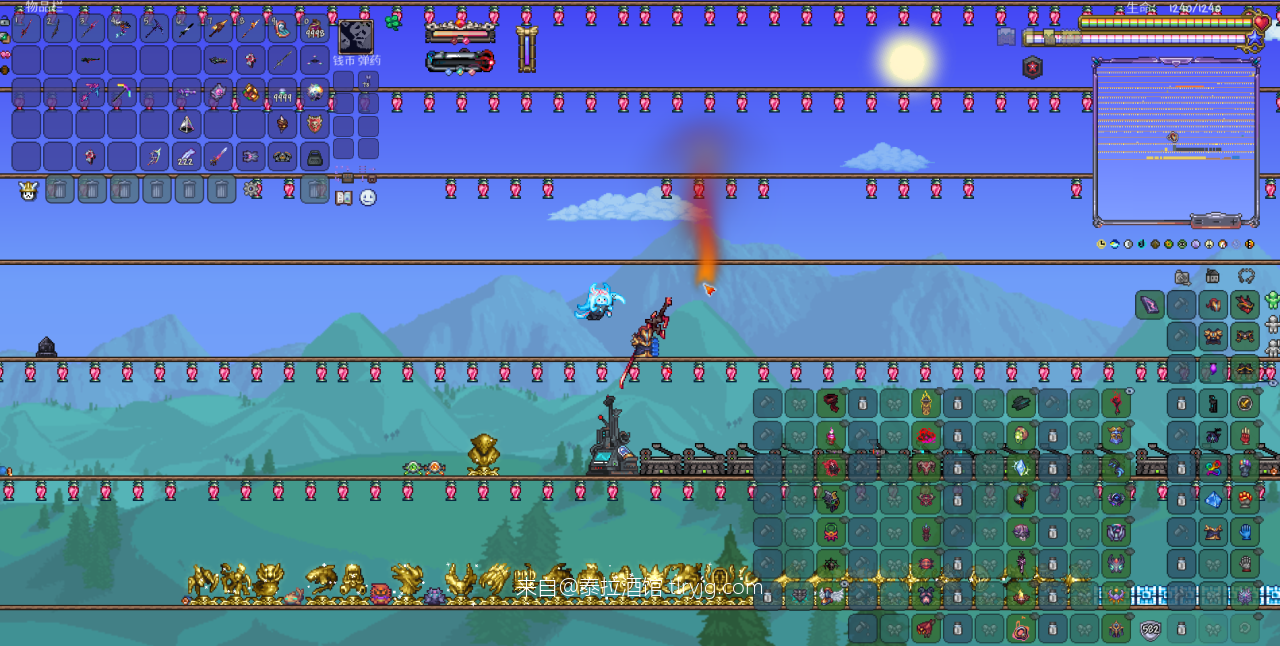The image size is (1280, 646).
Task: Click the defense shield showing 582
Action: point(1151,630)
